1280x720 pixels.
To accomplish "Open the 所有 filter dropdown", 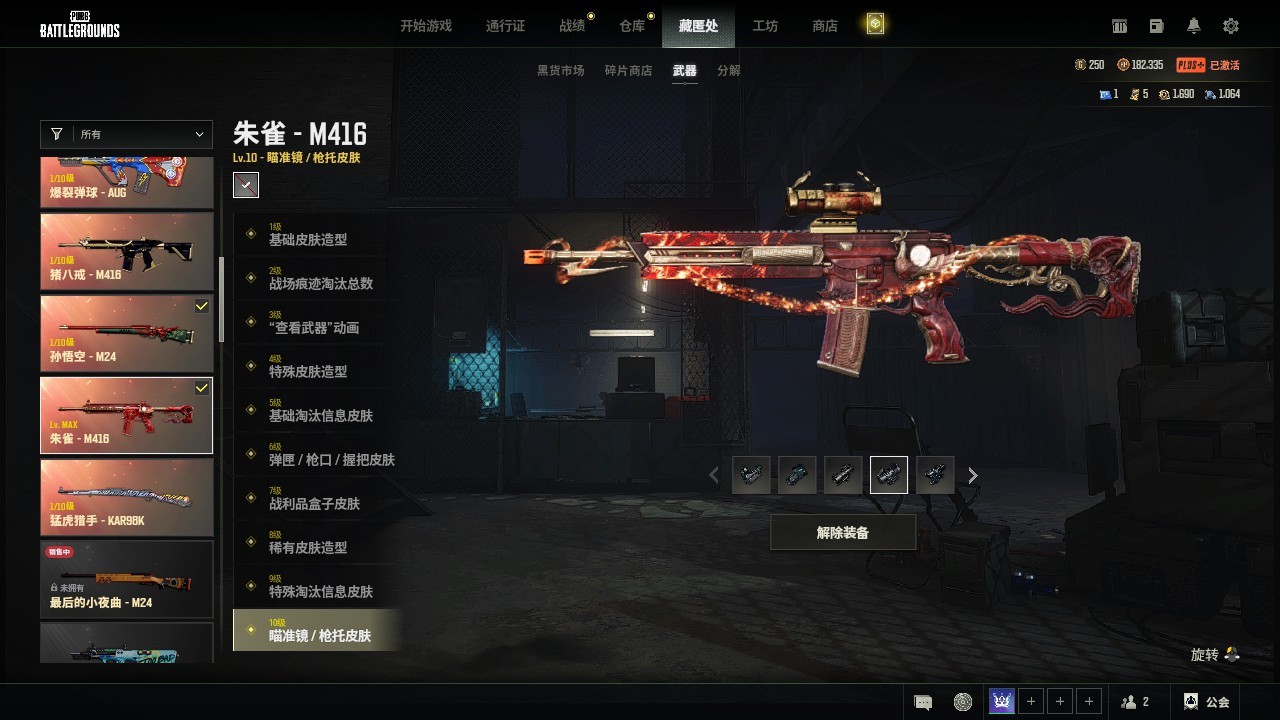I will pyautogui.click(x=126, y=134).
